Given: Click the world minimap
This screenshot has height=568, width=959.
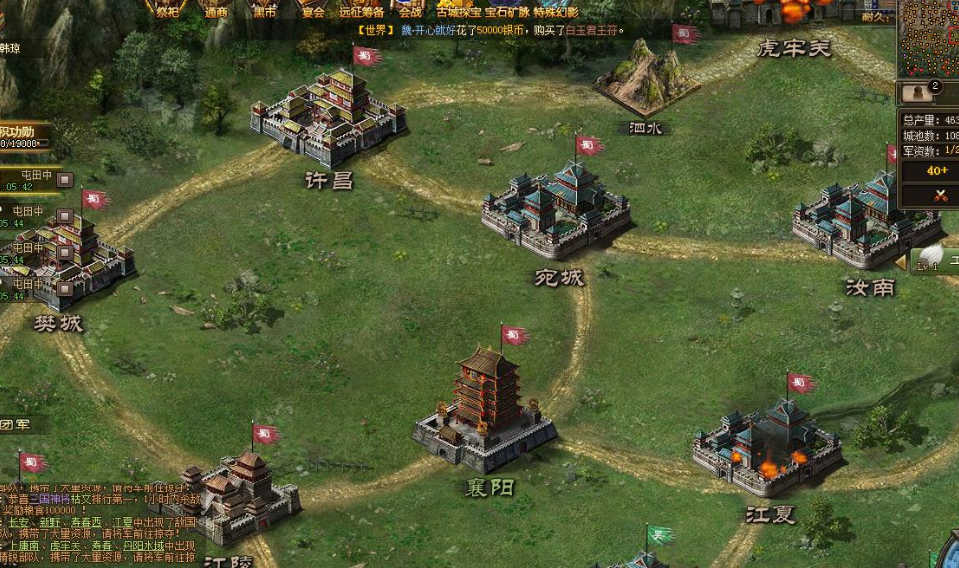Looking at the screenshot, I should [928, 38].
